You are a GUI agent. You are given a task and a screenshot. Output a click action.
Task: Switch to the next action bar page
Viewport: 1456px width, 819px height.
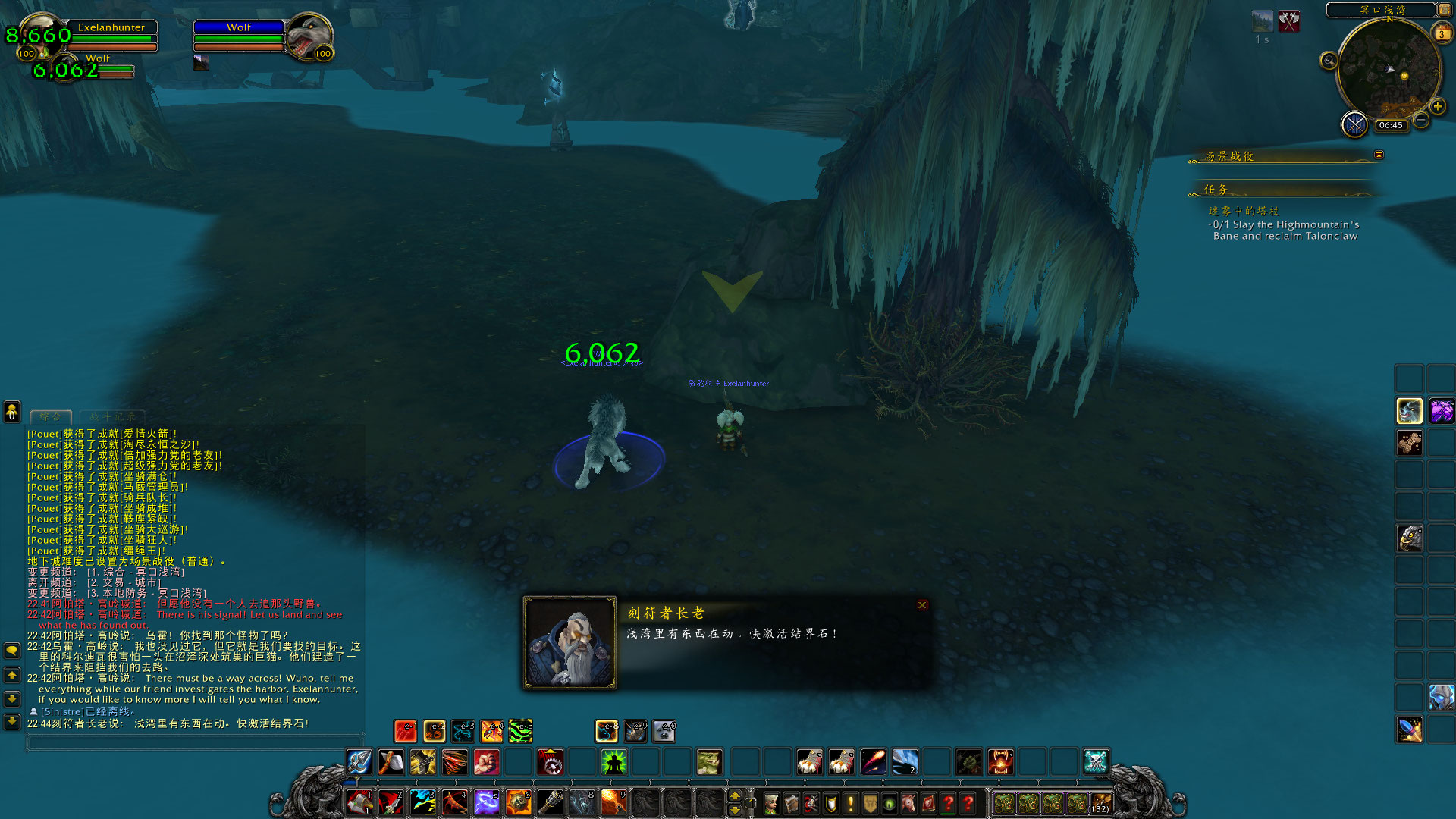tap(734, 796)
